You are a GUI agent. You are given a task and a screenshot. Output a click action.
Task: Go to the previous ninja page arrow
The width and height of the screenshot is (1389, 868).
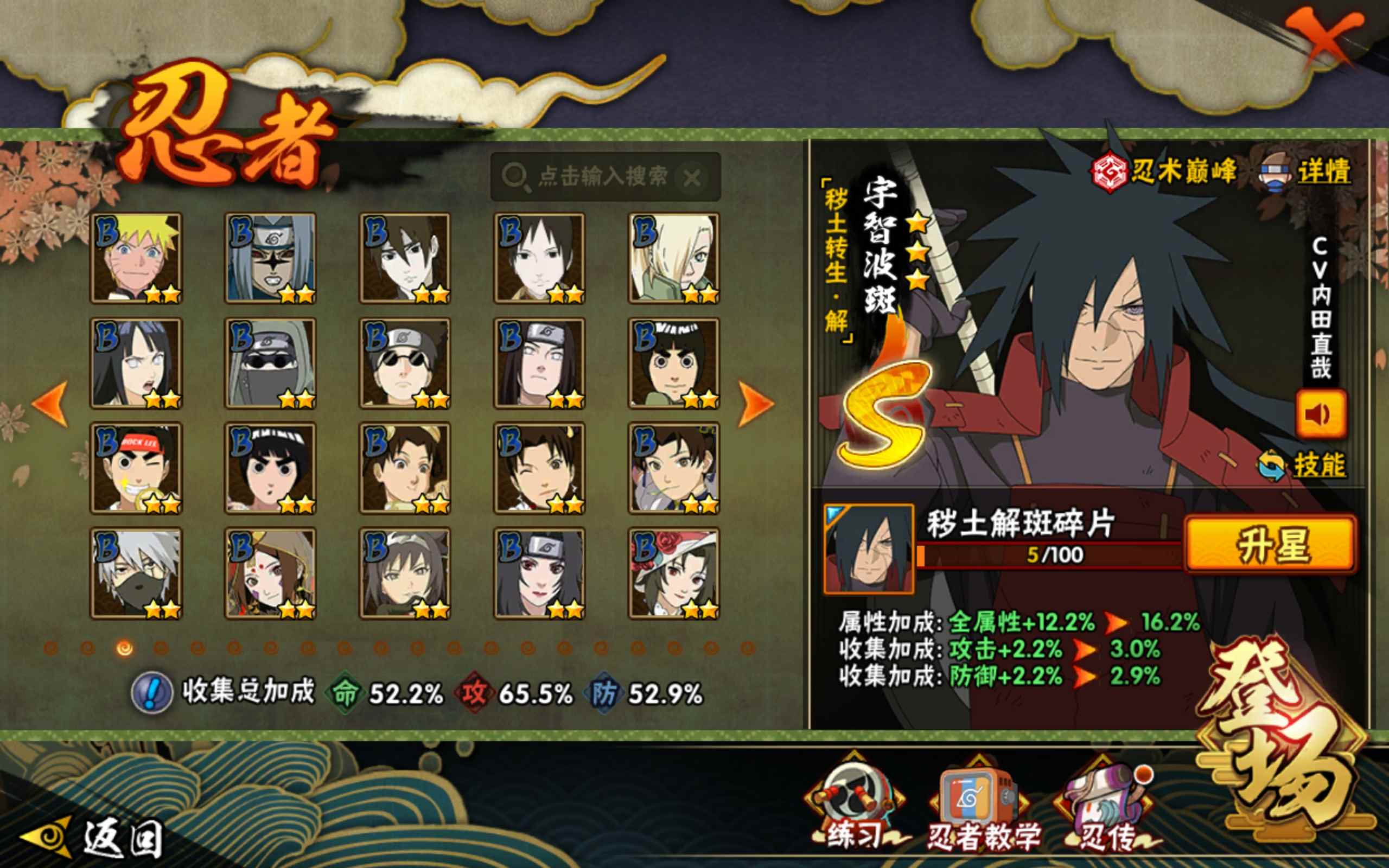[50, 403]
